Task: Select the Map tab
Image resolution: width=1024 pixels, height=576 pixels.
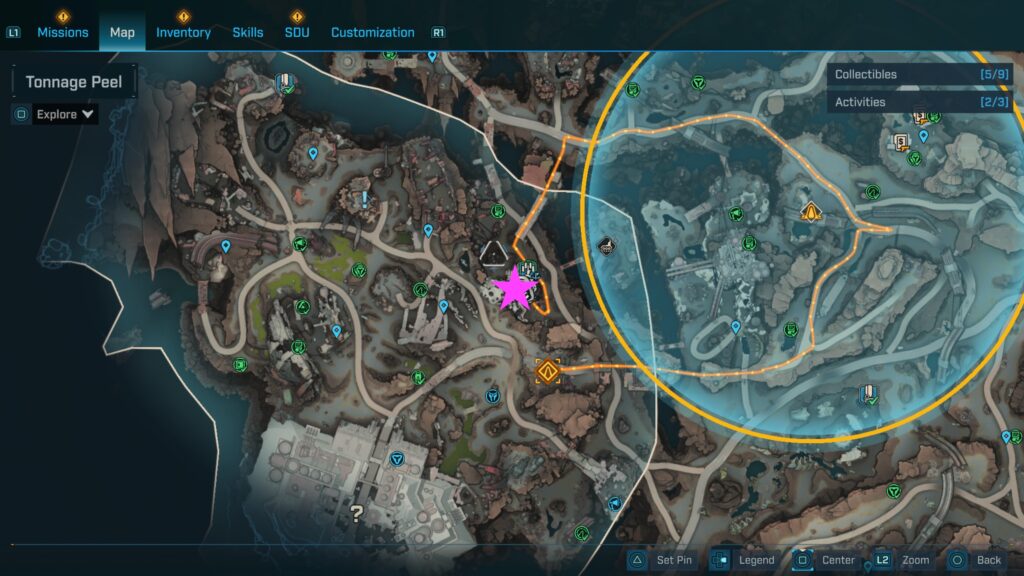Action: point(122,32)
